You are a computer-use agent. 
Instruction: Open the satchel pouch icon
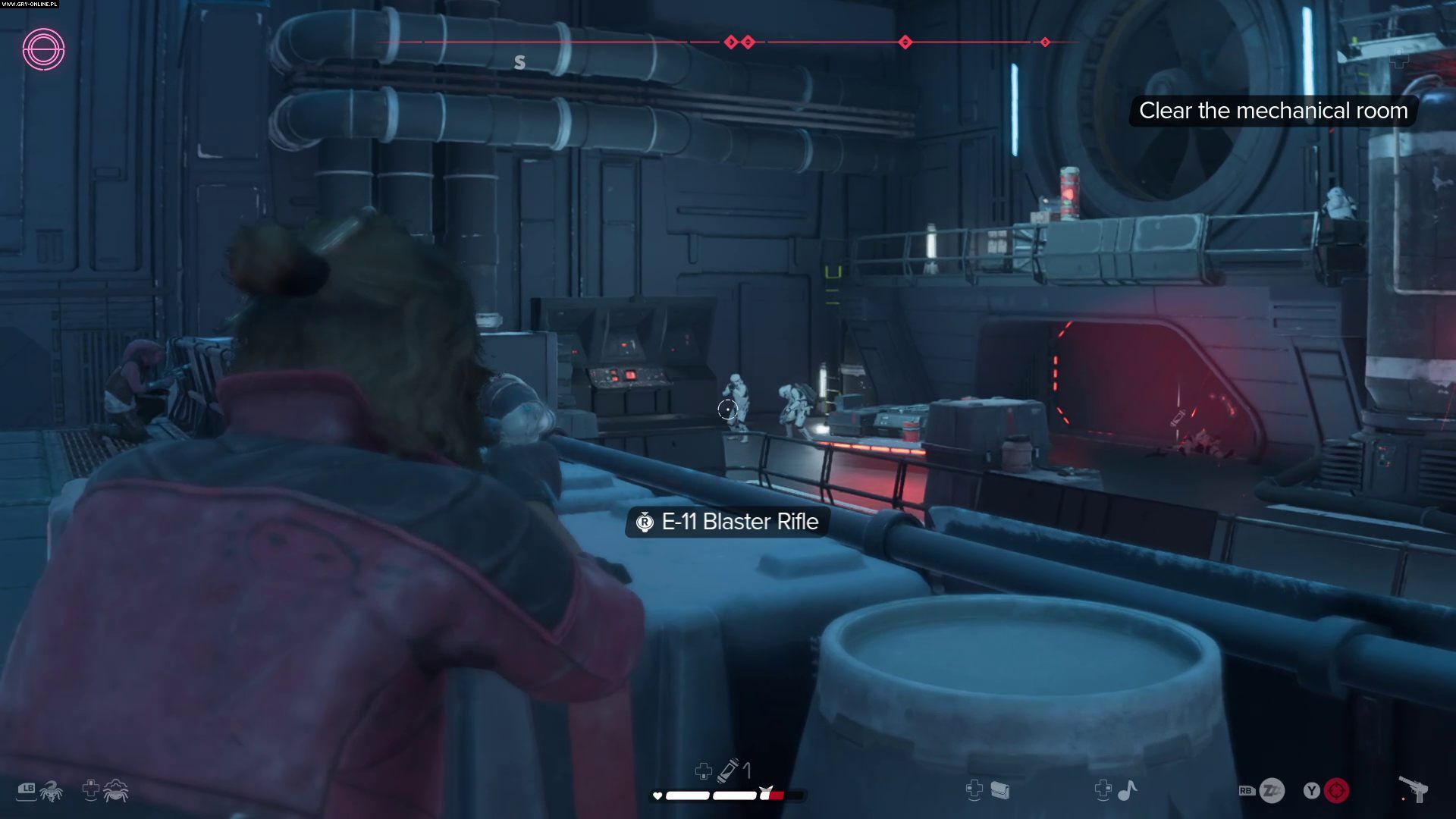click(999, 791)
